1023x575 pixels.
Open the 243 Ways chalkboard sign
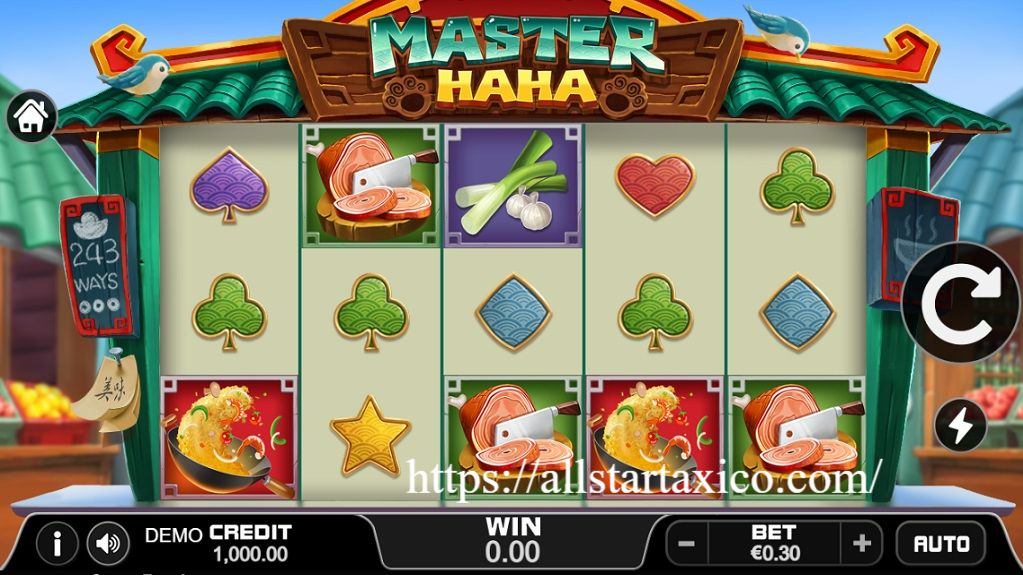97,264
